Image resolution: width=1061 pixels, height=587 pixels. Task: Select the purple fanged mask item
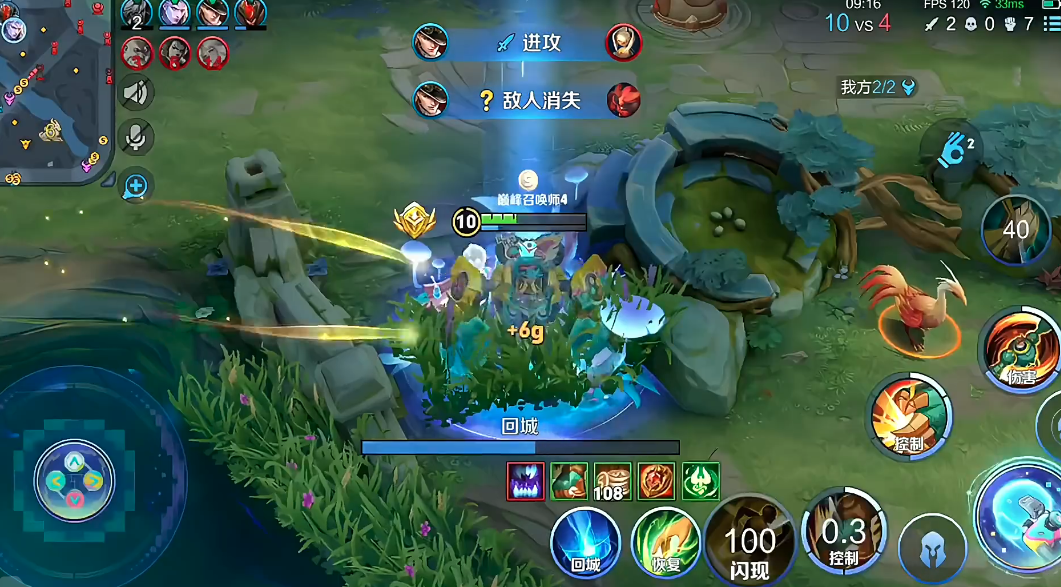click(x=525, y=481)
